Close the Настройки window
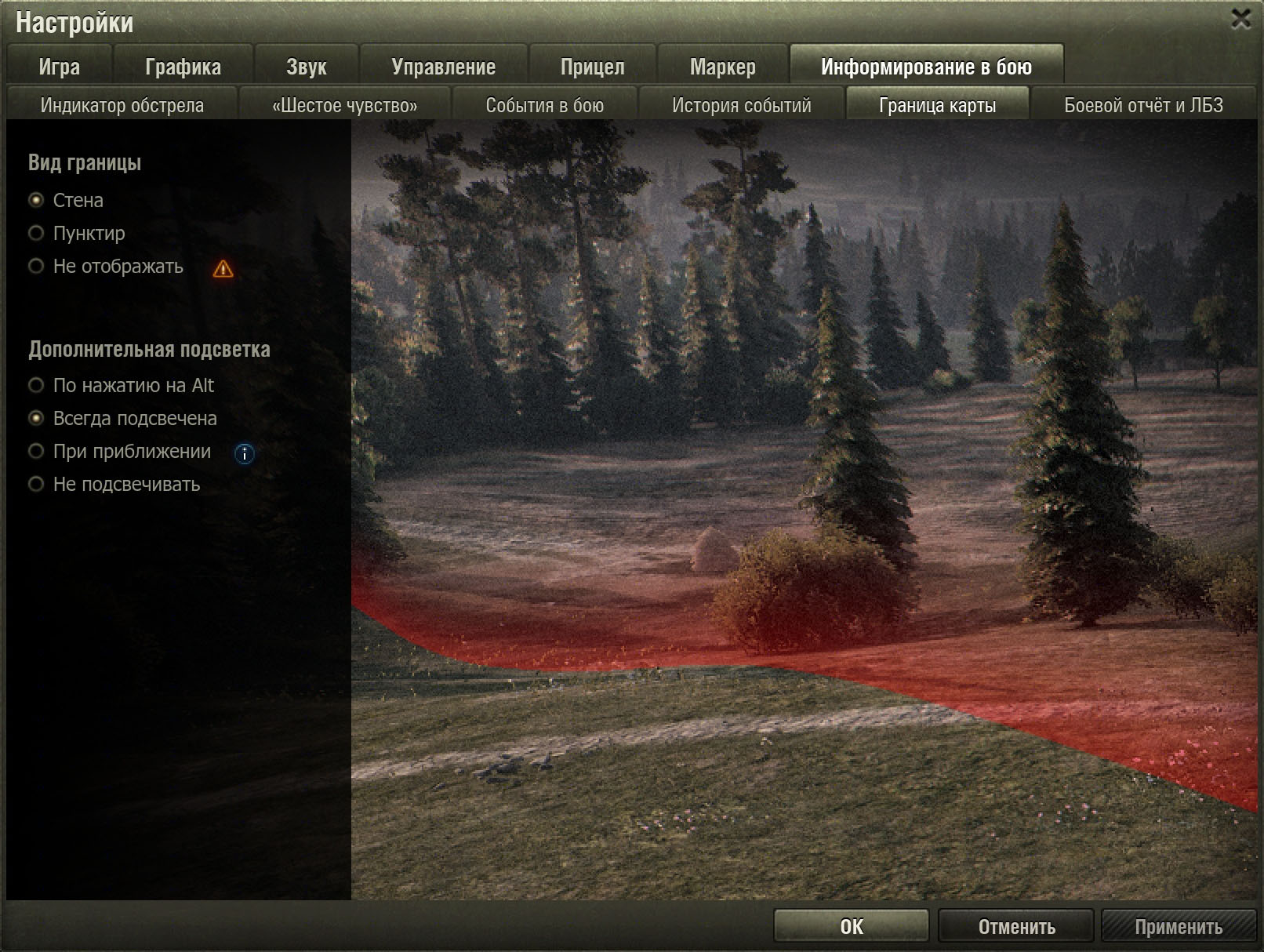Image resolution: width=1264 pixels, height=952 pixels. [1240, 19]
